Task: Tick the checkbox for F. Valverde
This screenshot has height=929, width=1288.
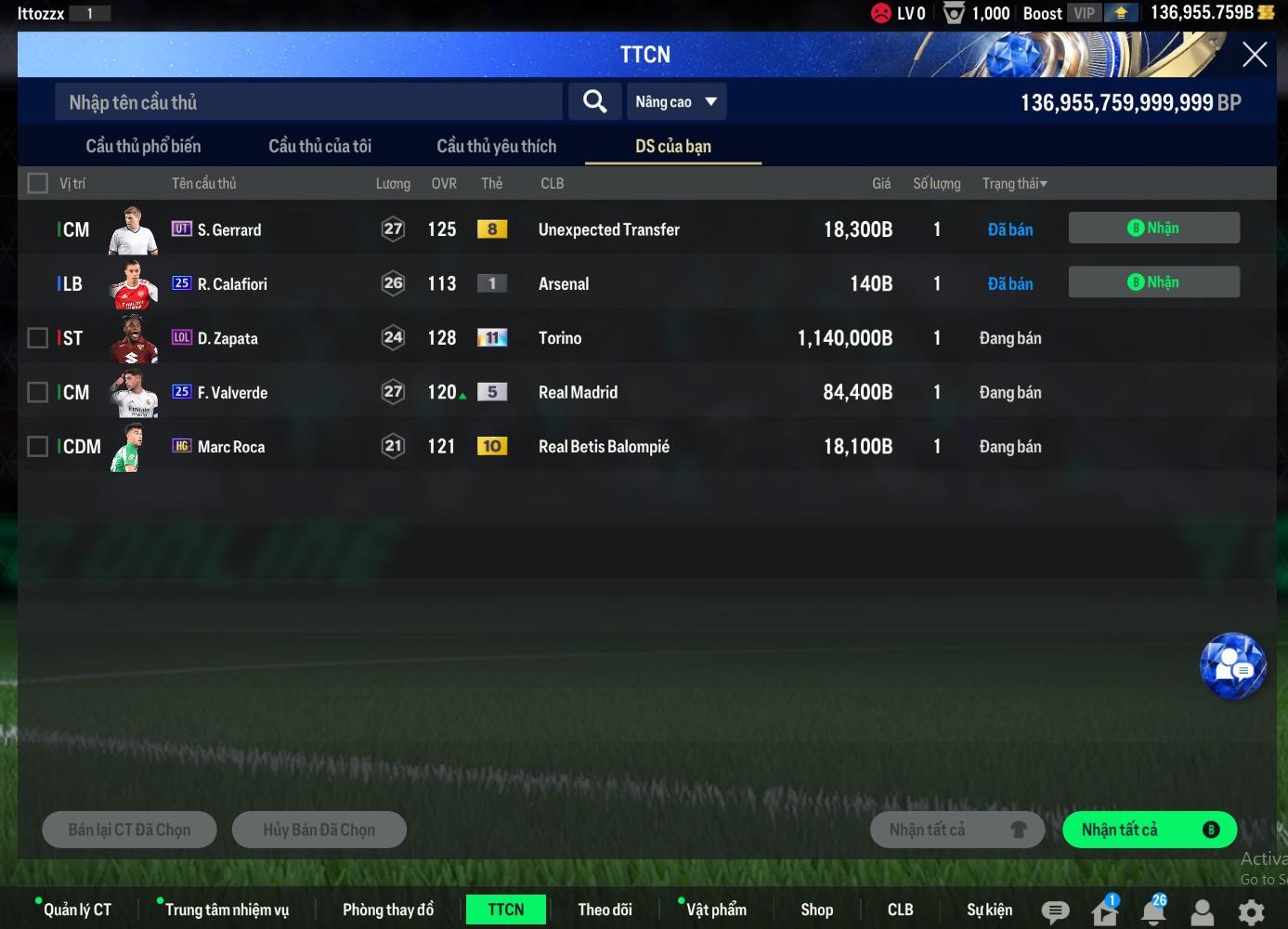Action: tap(38, 392)
